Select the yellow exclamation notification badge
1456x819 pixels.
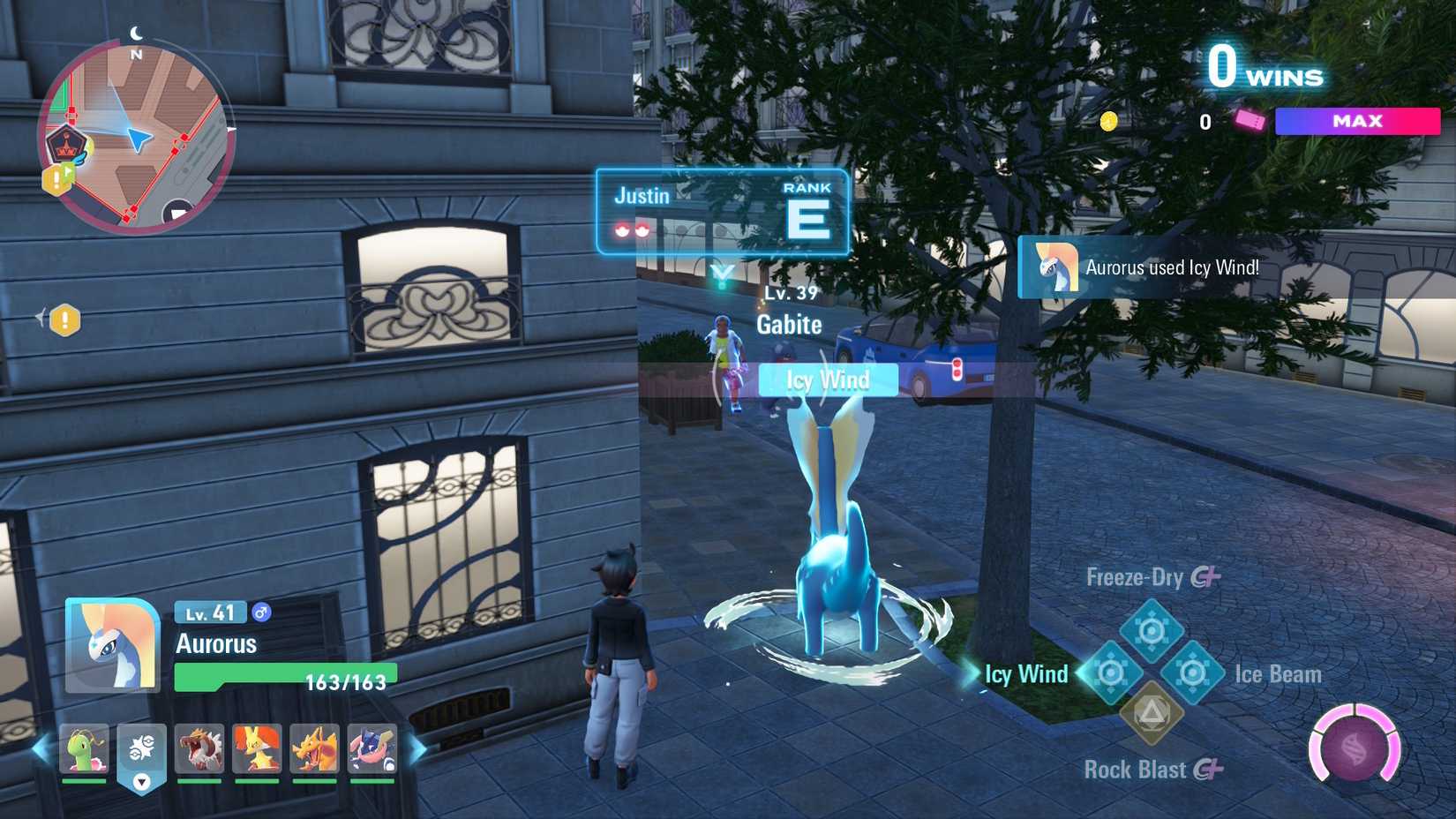coord(64,319)
